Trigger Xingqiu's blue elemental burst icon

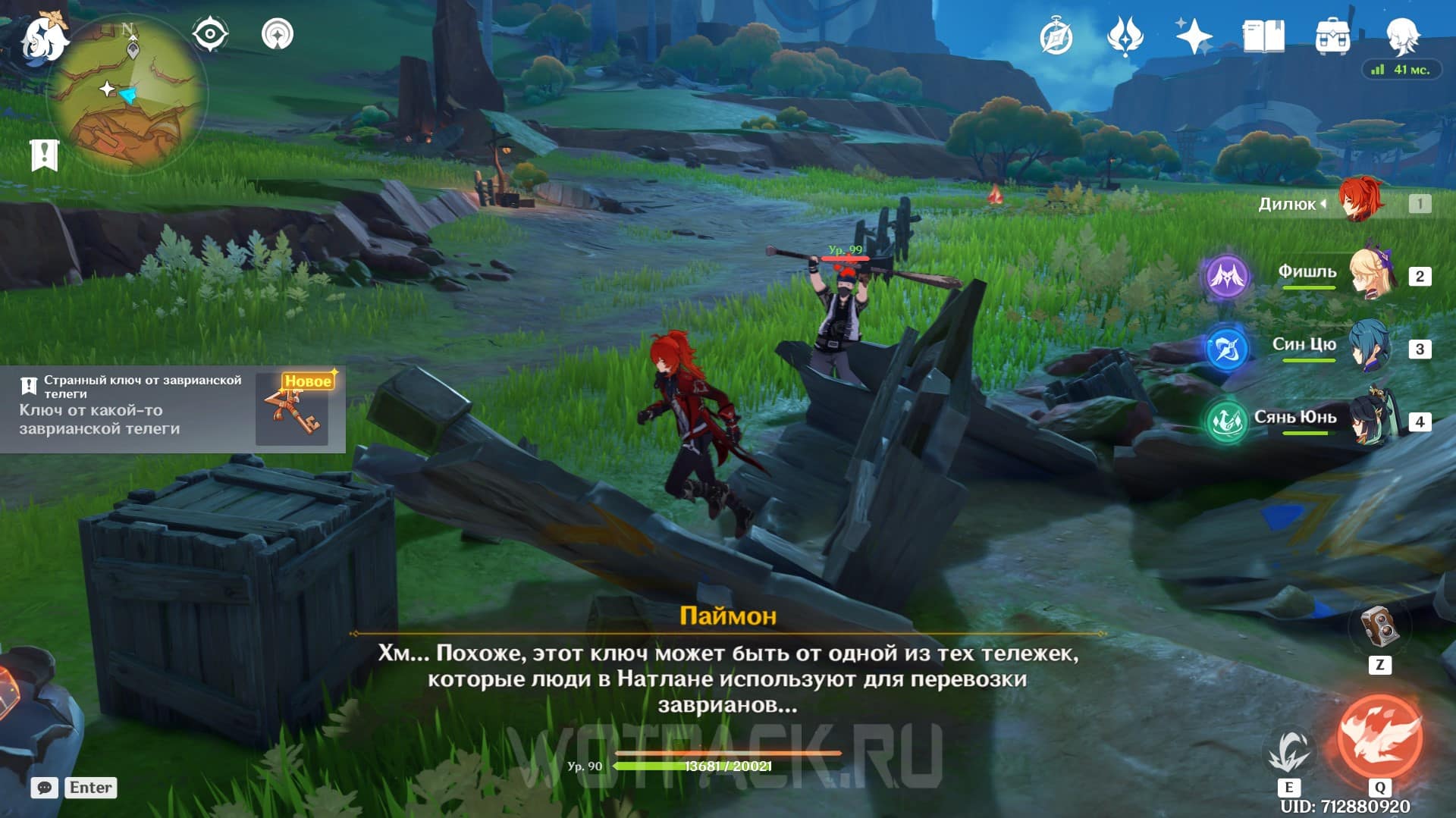point(1226,349)
